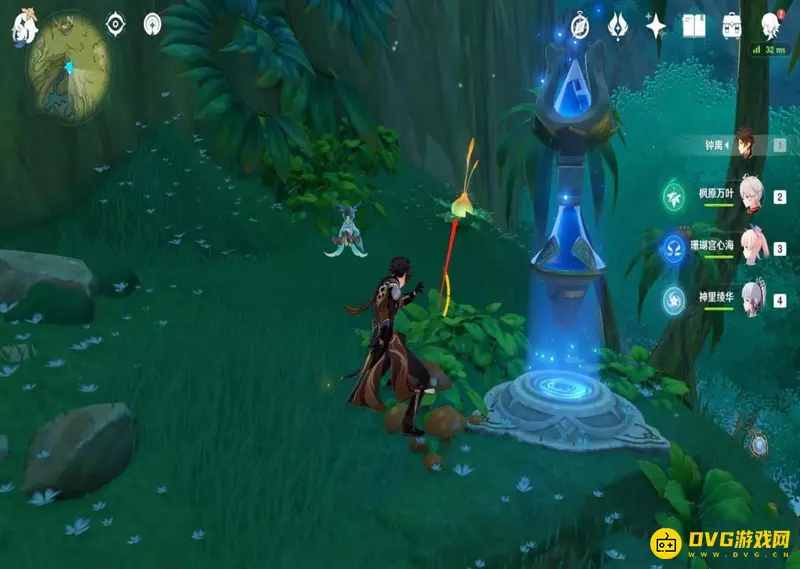This screenshot has width=800, height=569.
Task: Open the Wish star icon
Action: [x=656, y=26]
